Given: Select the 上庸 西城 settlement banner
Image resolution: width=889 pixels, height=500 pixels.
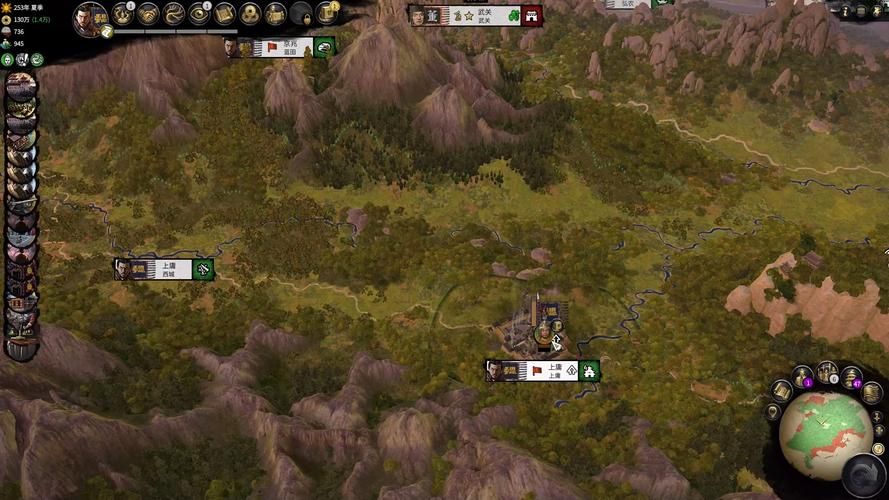Looking at the screenshot, I should point(163,269).
